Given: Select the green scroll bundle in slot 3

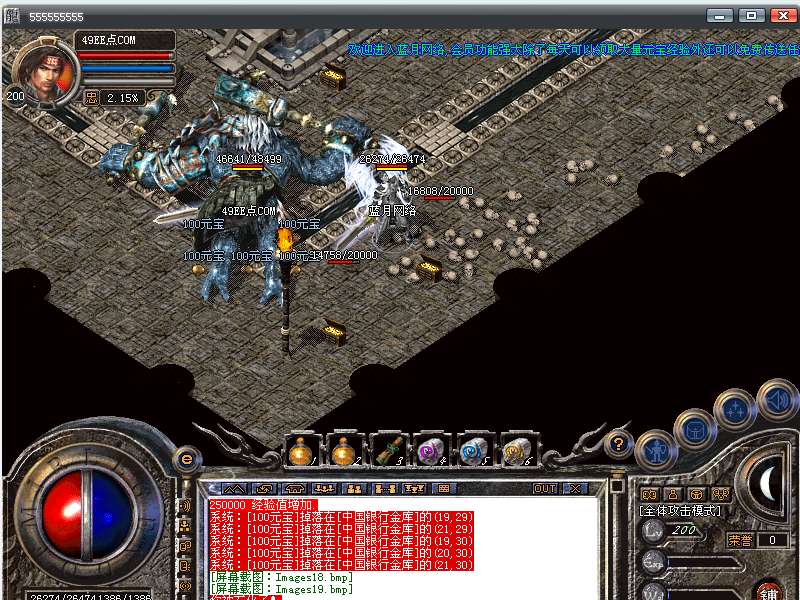Looking at the screenshot, I should coord(388,451).
